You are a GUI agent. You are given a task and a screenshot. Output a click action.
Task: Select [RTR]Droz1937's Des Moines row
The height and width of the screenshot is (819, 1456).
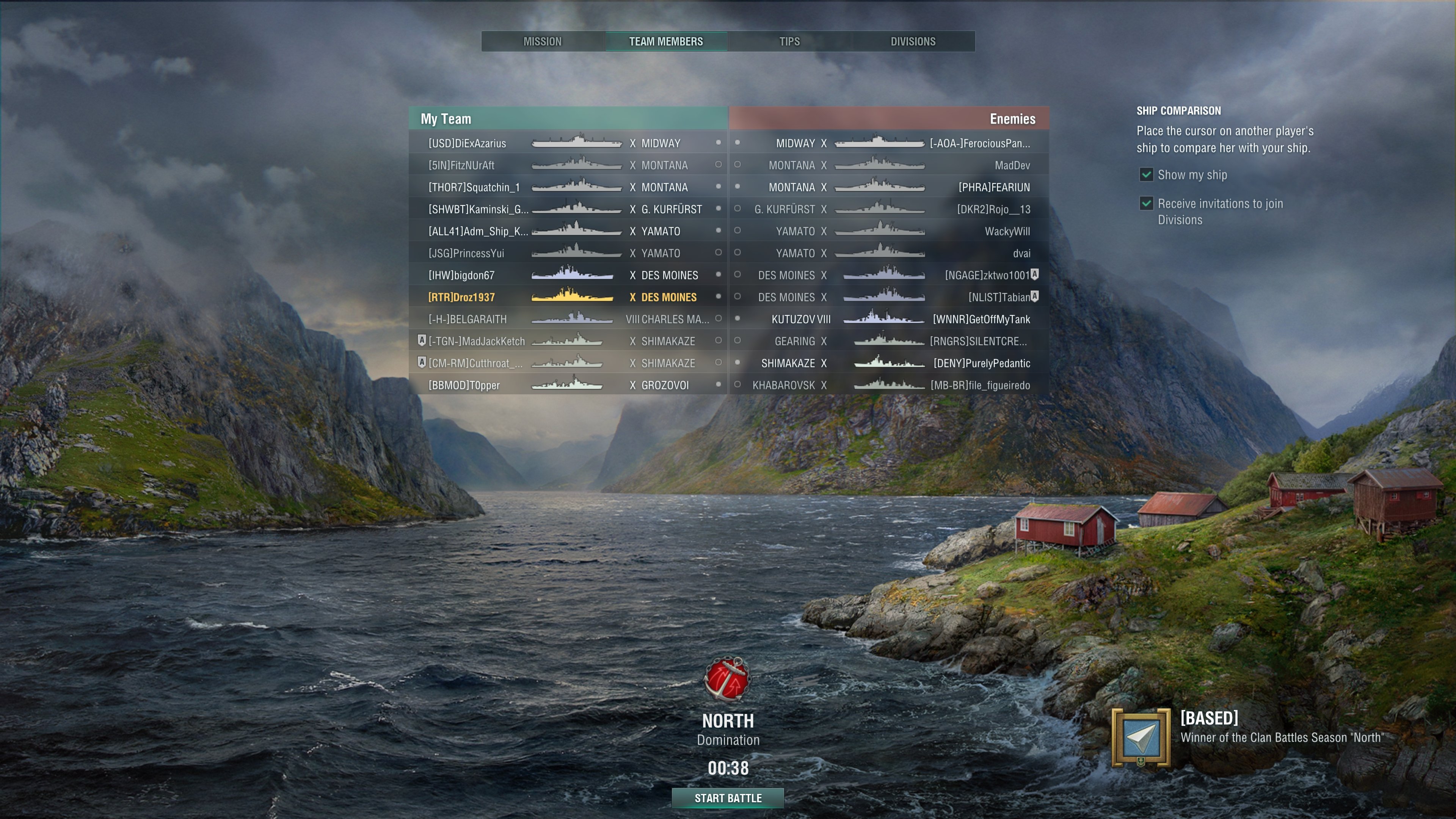click(x=568, y=297)
